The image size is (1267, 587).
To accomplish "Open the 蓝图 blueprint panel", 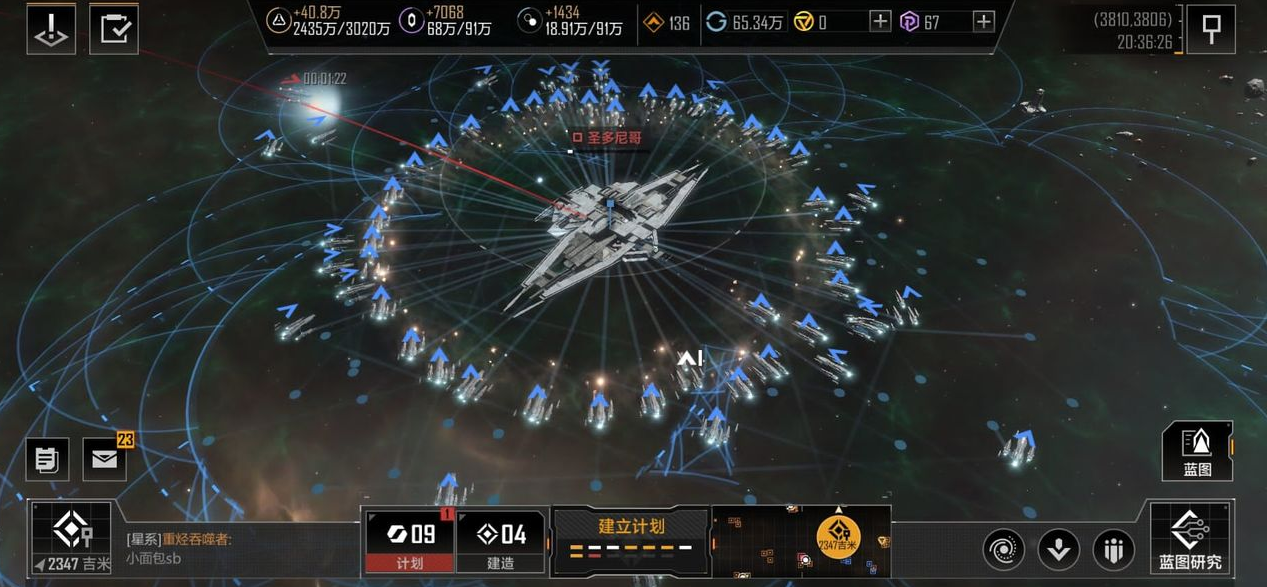I will point(1197,451).
